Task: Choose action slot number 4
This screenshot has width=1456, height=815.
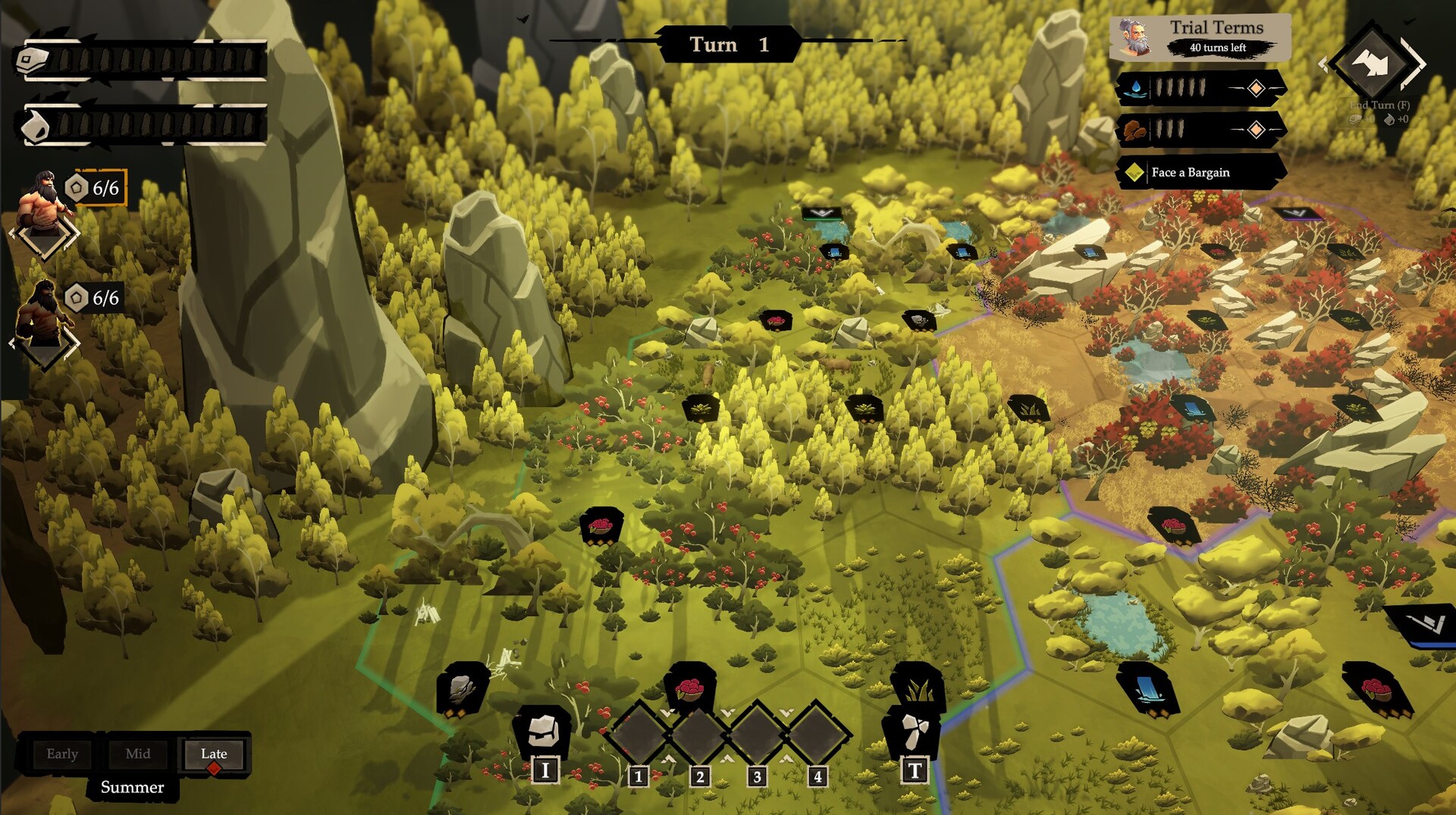Action: (817, 734)
